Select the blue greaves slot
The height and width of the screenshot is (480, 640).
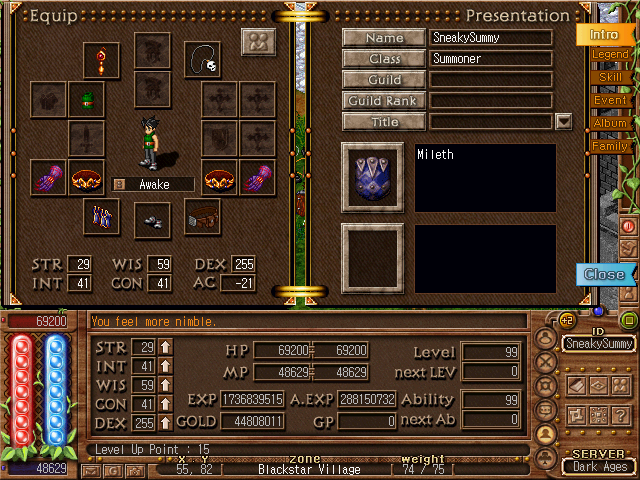pos(101,216)
